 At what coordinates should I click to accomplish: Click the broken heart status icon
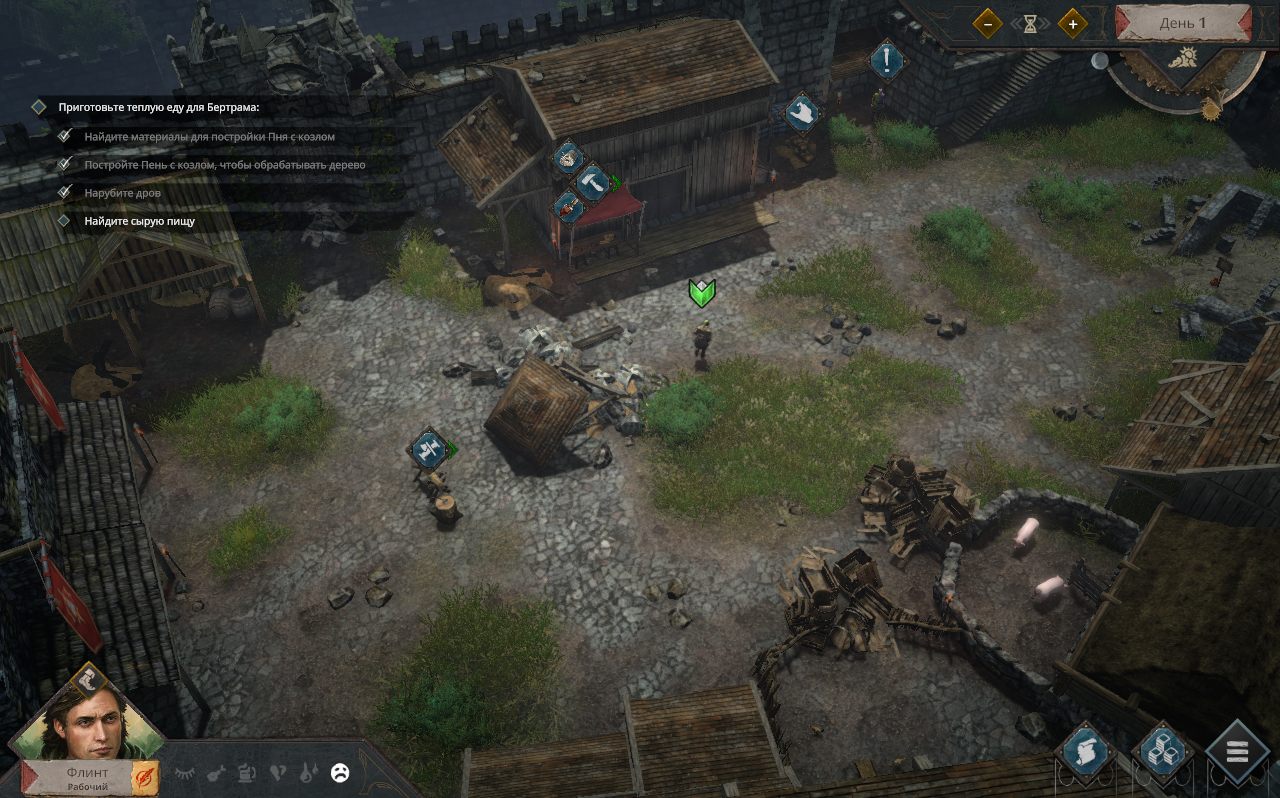[278, 772]
